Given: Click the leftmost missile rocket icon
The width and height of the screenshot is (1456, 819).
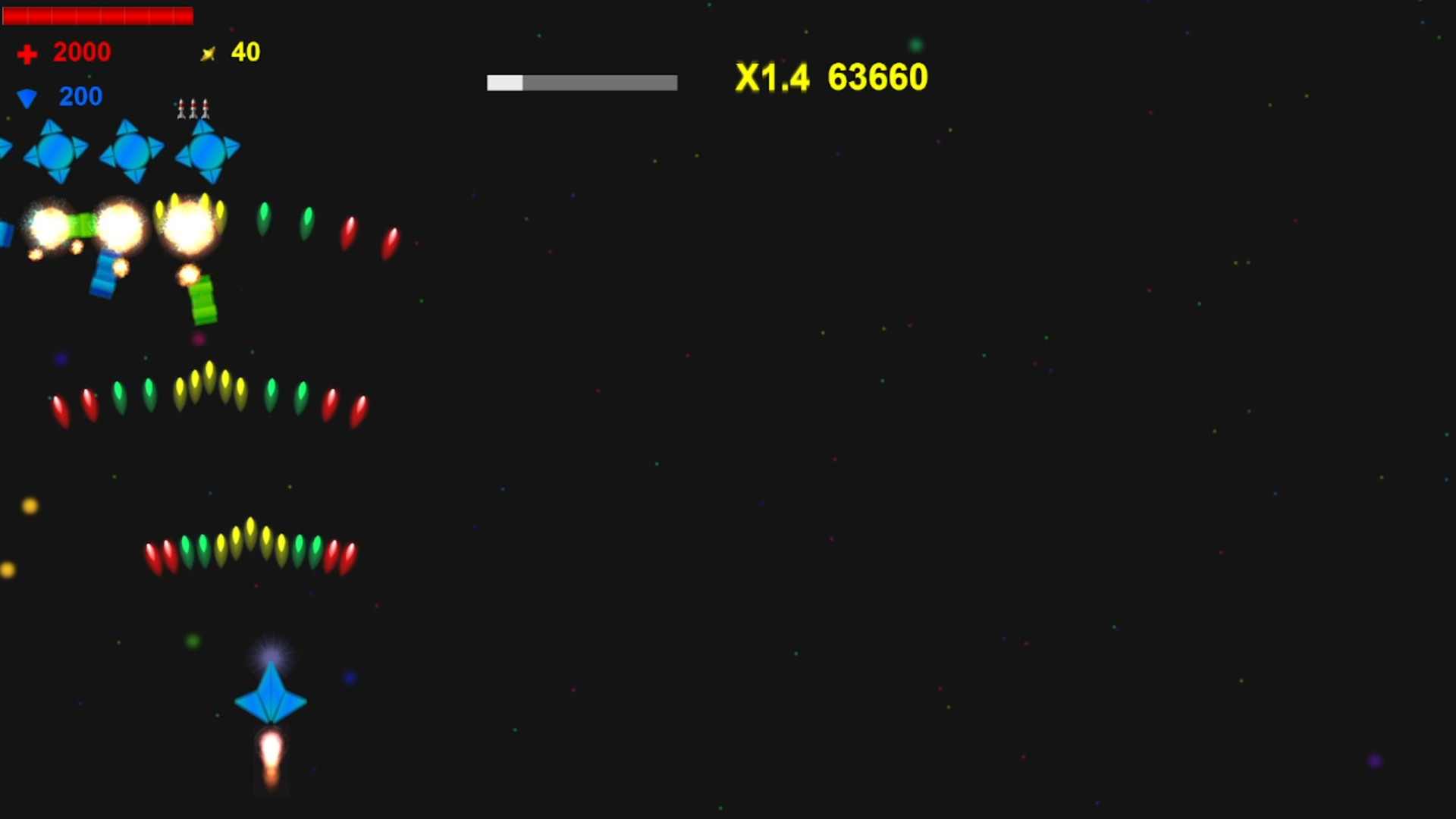Looking at the screenshot, I should point(181,108).
